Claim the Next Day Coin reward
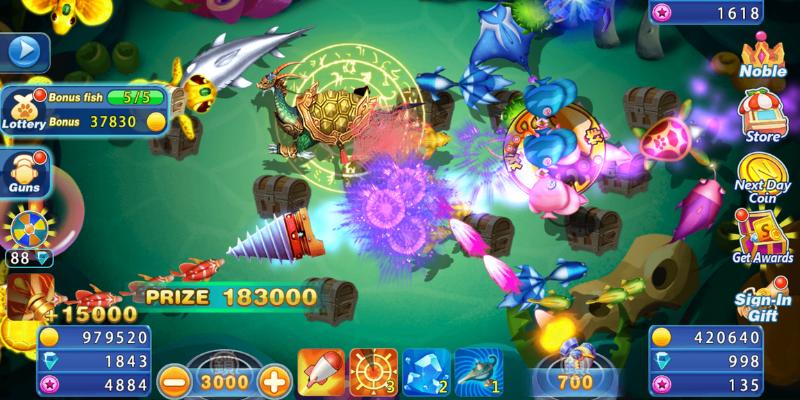The image size is (800, 400). coord(763,178)
